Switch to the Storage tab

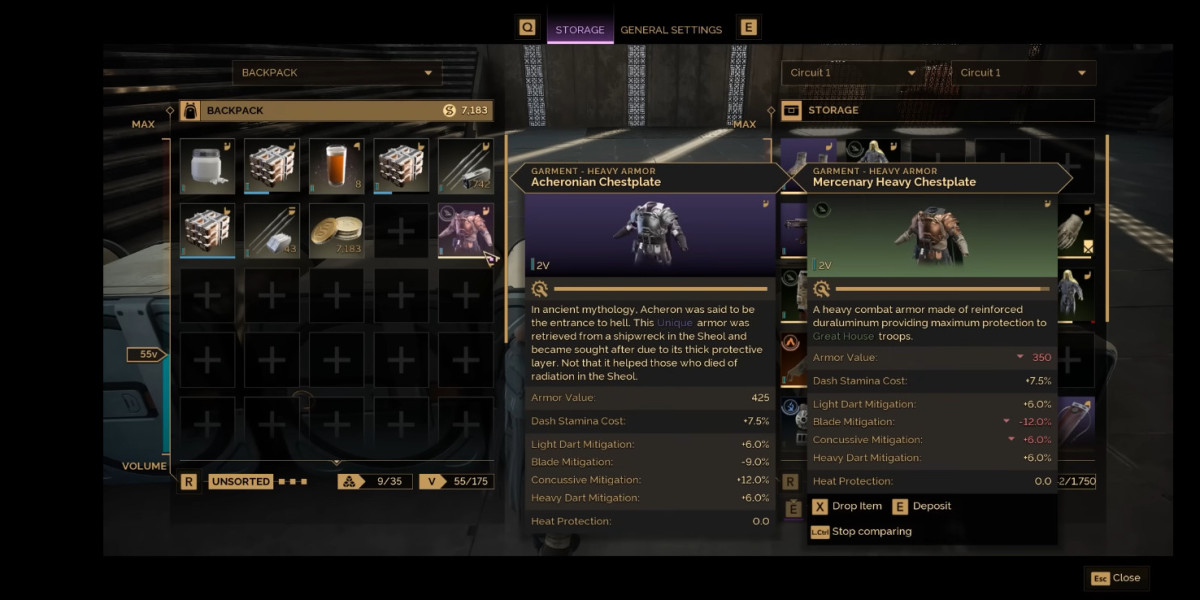580,30
